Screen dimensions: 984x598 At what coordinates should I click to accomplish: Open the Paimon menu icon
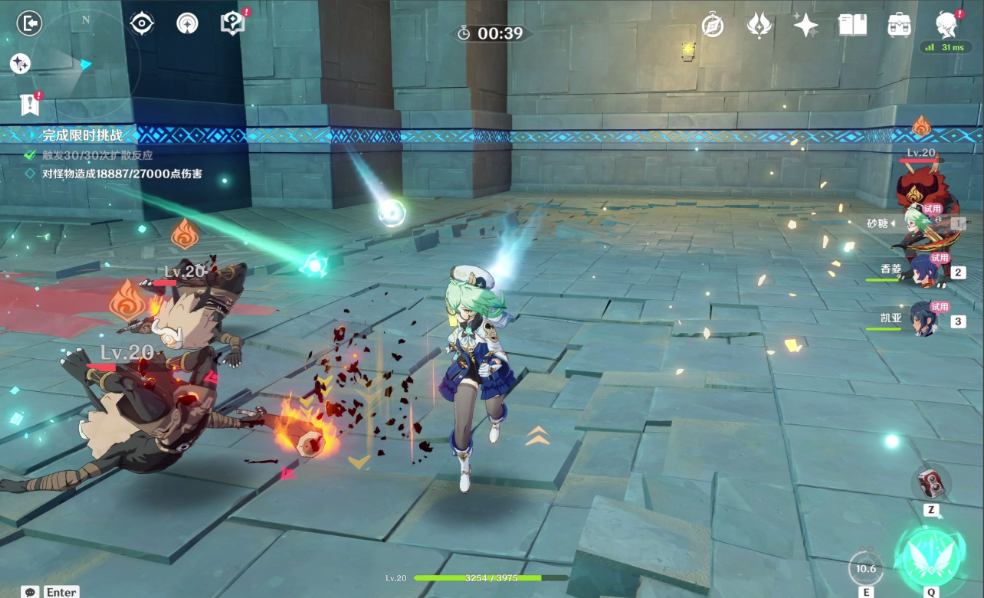(946, 25)
